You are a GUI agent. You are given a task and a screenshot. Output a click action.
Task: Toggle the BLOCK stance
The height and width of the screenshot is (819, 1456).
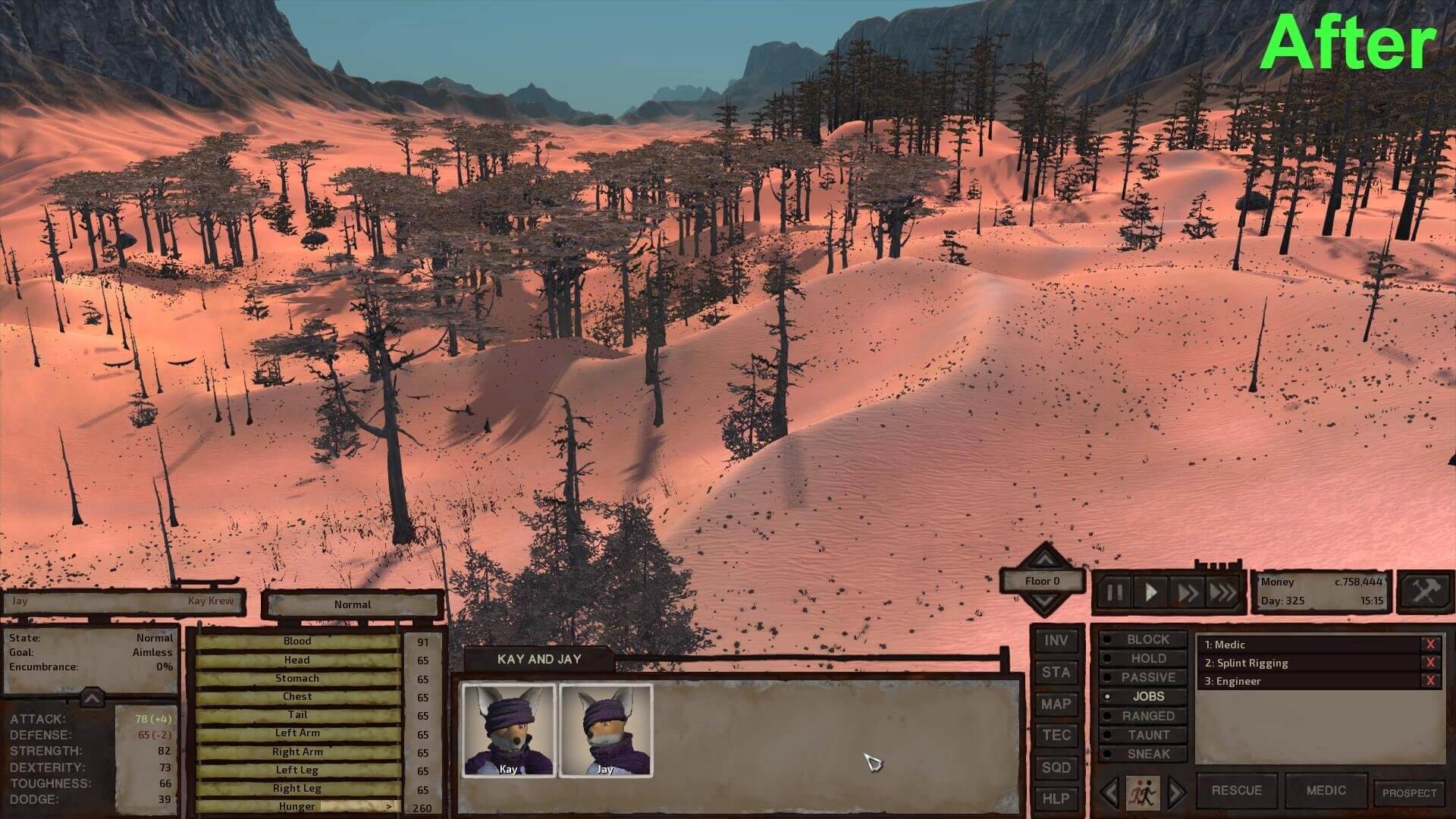[1147, 640]
